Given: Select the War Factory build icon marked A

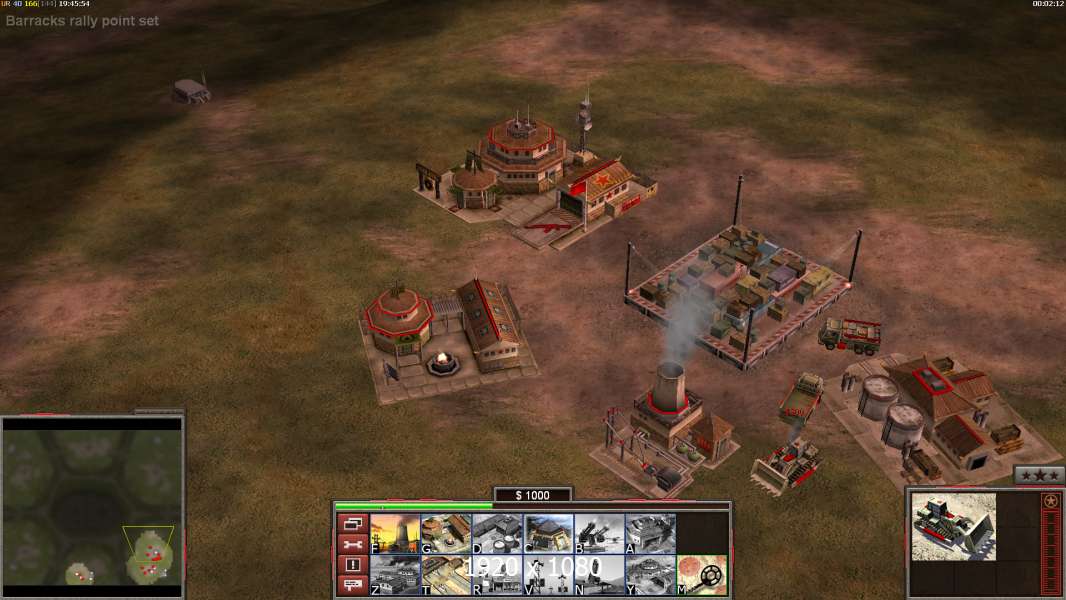Looking at the screenshot, I should pyautogui.click(x=650, y=533).
